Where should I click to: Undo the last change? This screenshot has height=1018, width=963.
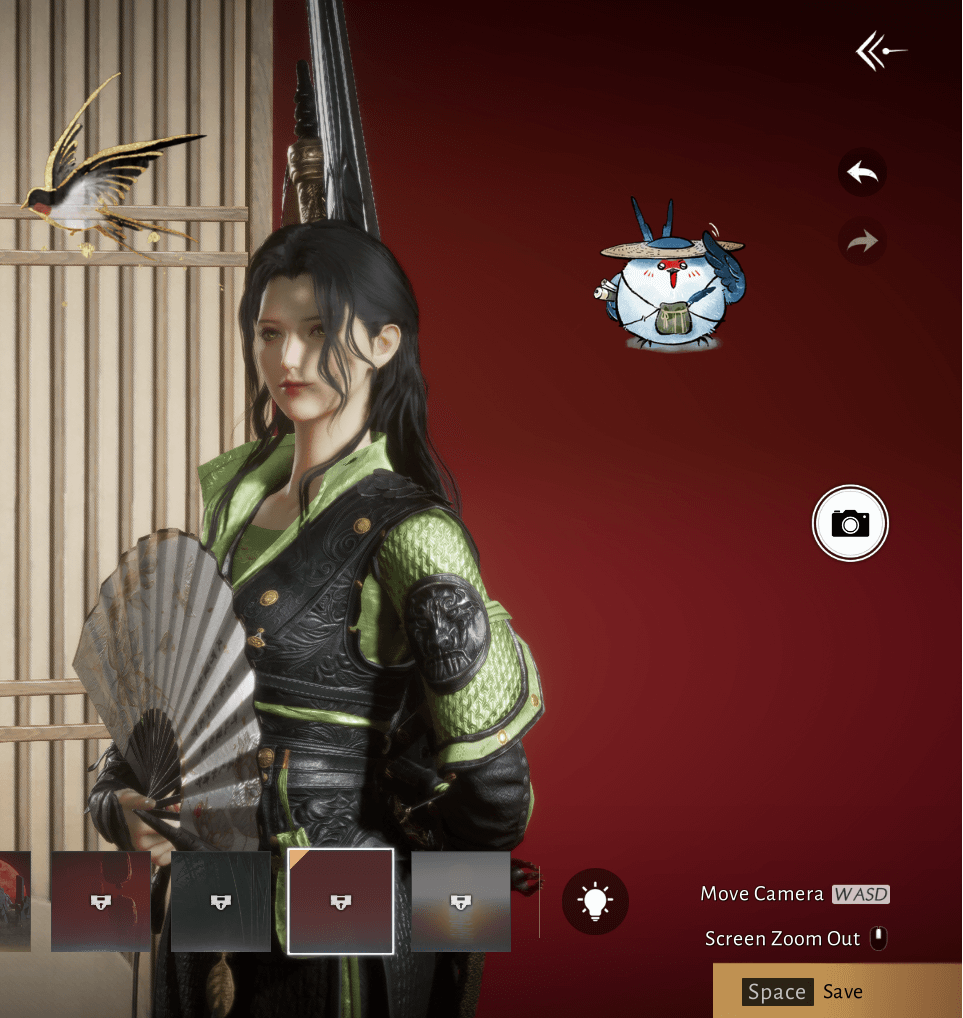862,173
